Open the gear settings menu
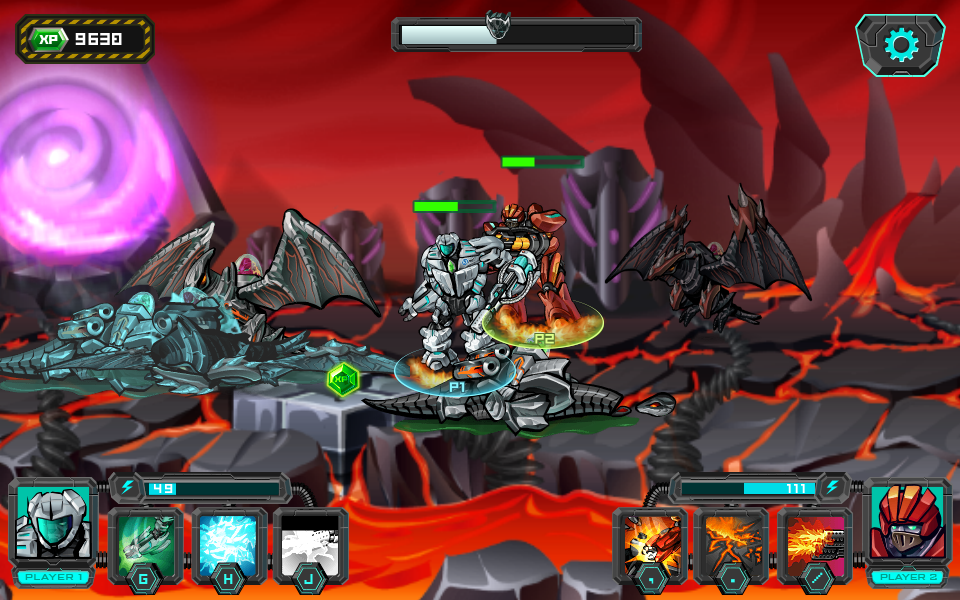This screenshot has width=960, height=600. coord(900,45)
